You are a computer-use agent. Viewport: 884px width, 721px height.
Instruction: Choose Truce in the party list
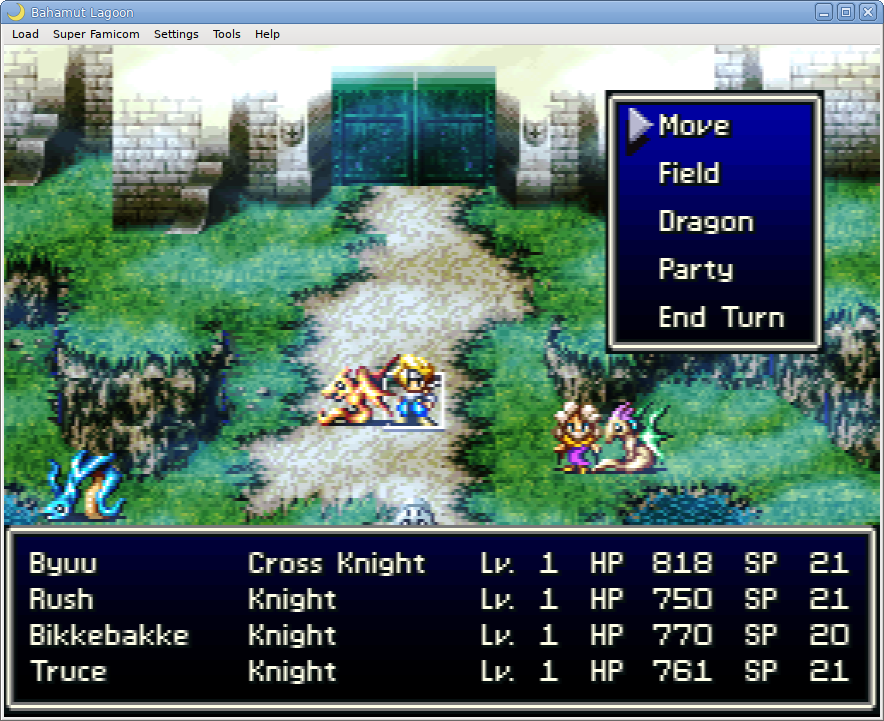pos(68,672)
